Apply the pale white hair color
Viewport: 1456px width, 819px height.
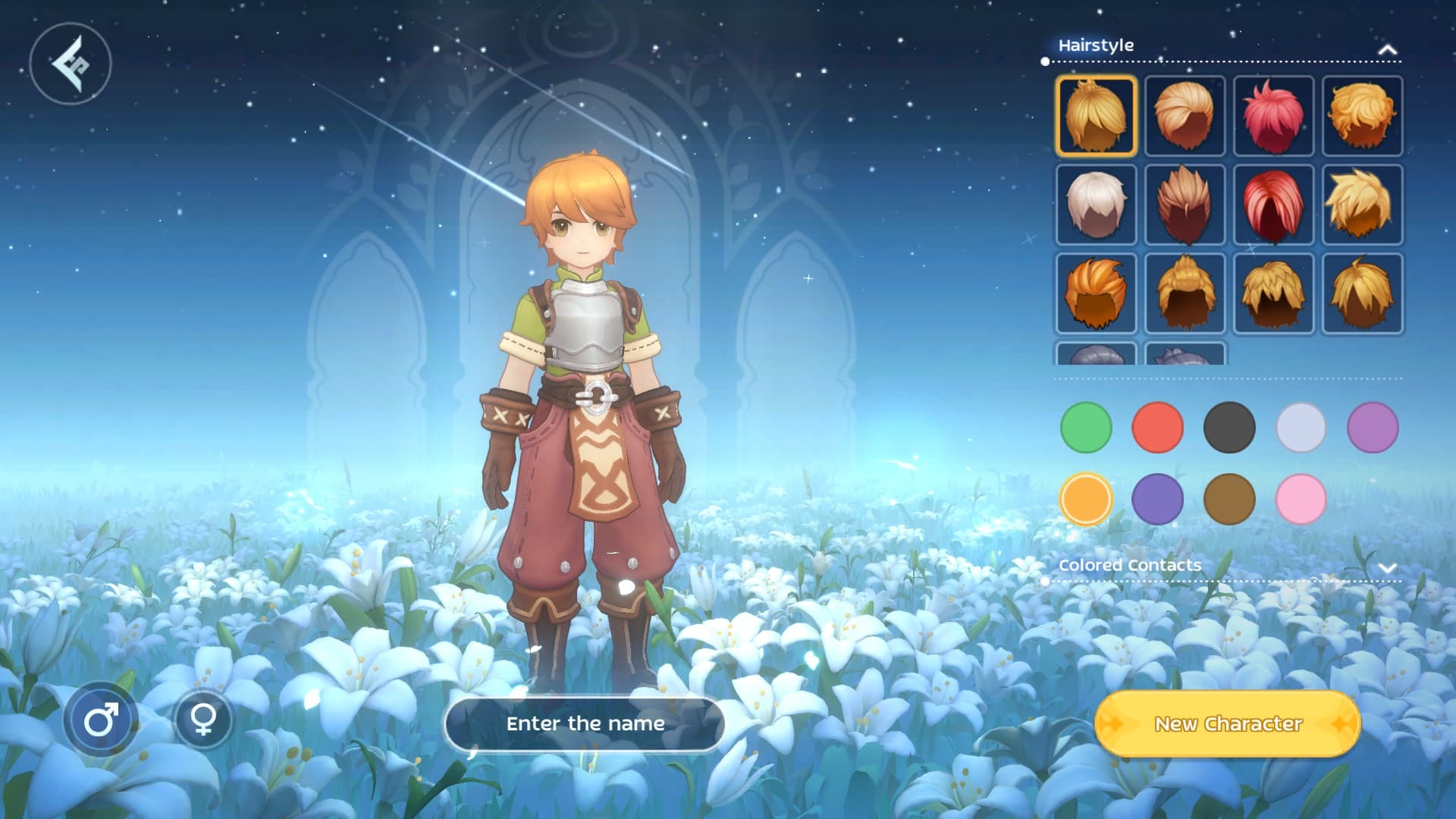pyautogui.click(x=1301, y=428)
